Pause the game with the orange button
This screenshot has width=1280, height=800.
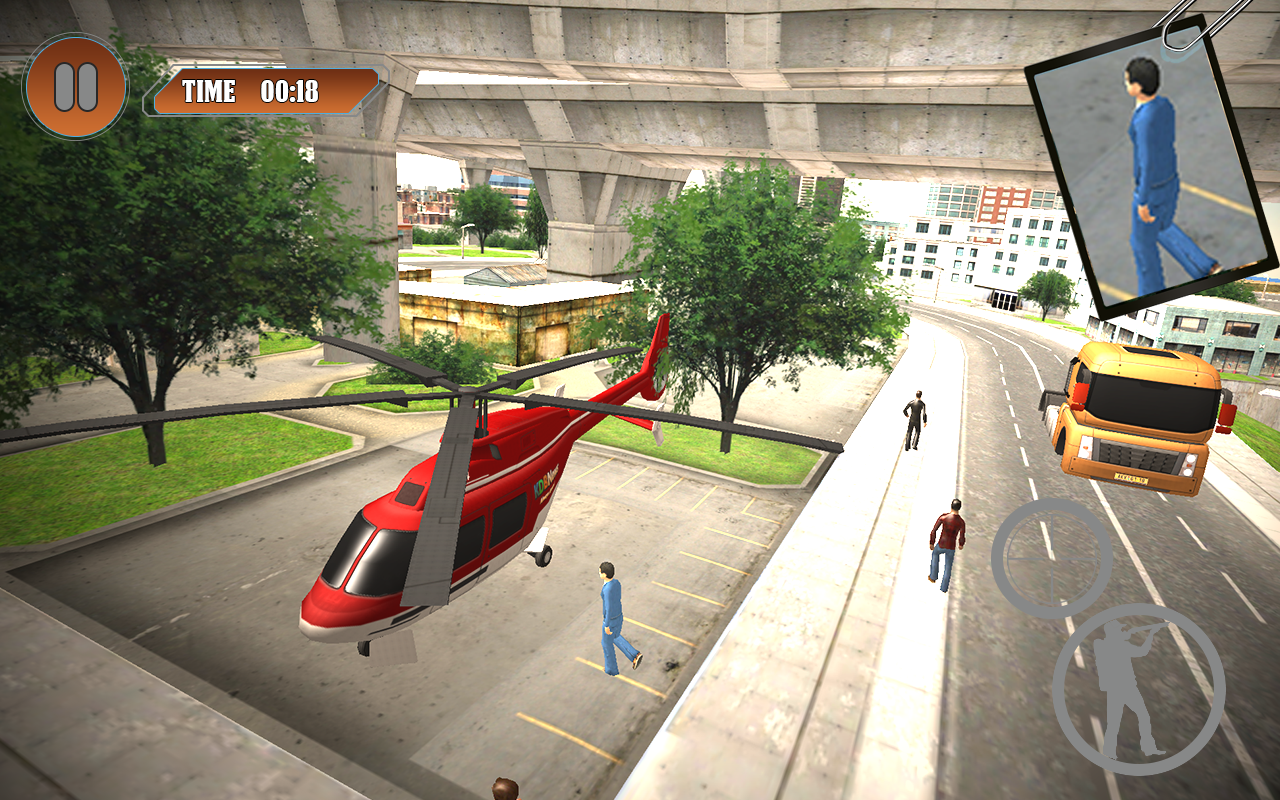point(76,86)
